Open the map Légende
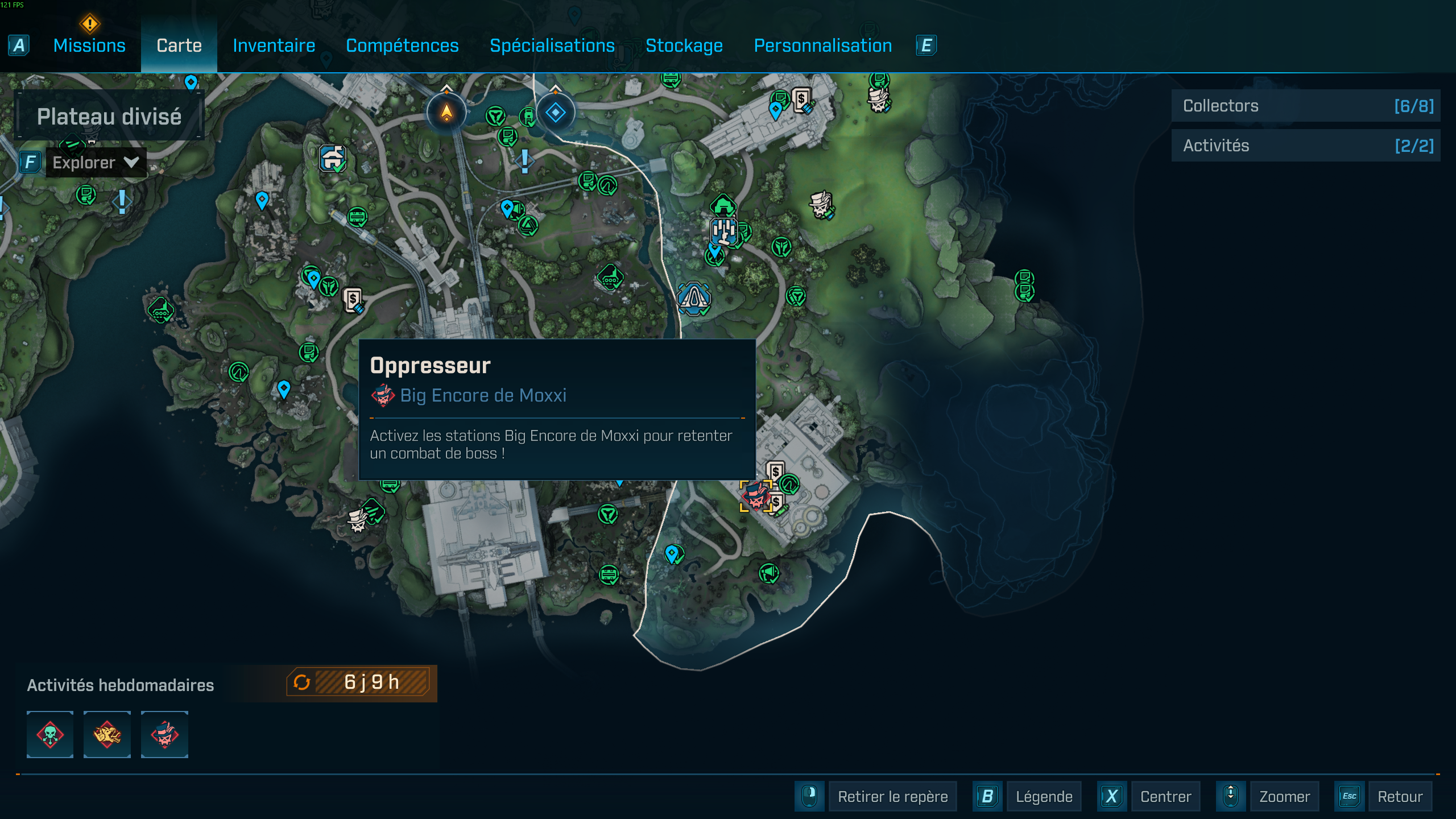1456x819 pixels. point(1044,796)
